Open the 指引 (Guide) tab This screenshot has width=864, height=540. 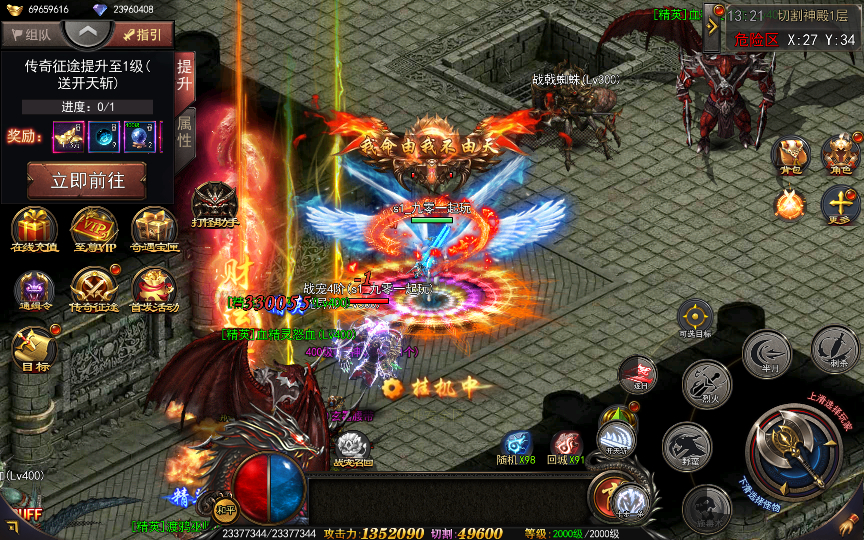click(141, 34)
